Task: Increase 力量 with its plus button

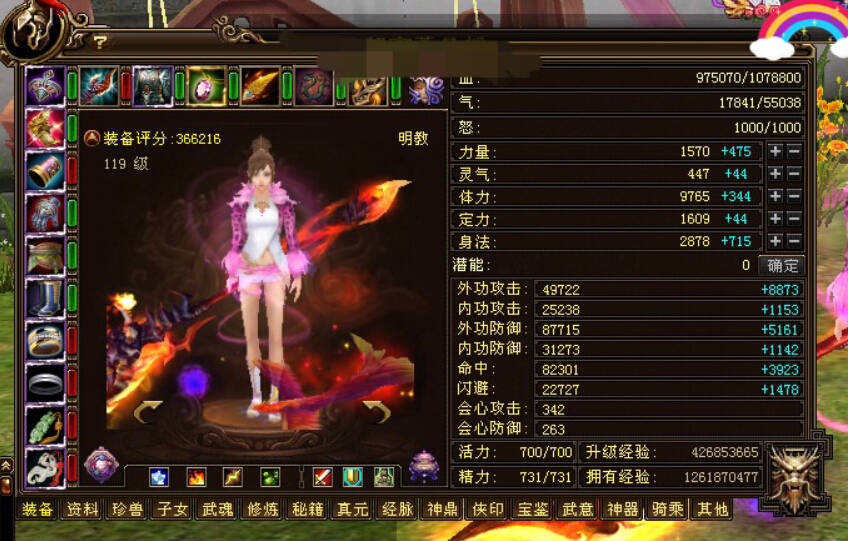Action: (x=774, y=152)
